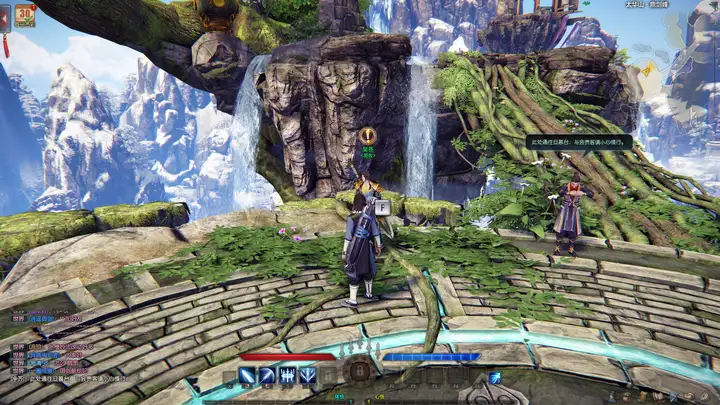This screenshot has width=720, height=405.
Task: Use the crescent arc slash skill
Action: (x=267, y=376)
